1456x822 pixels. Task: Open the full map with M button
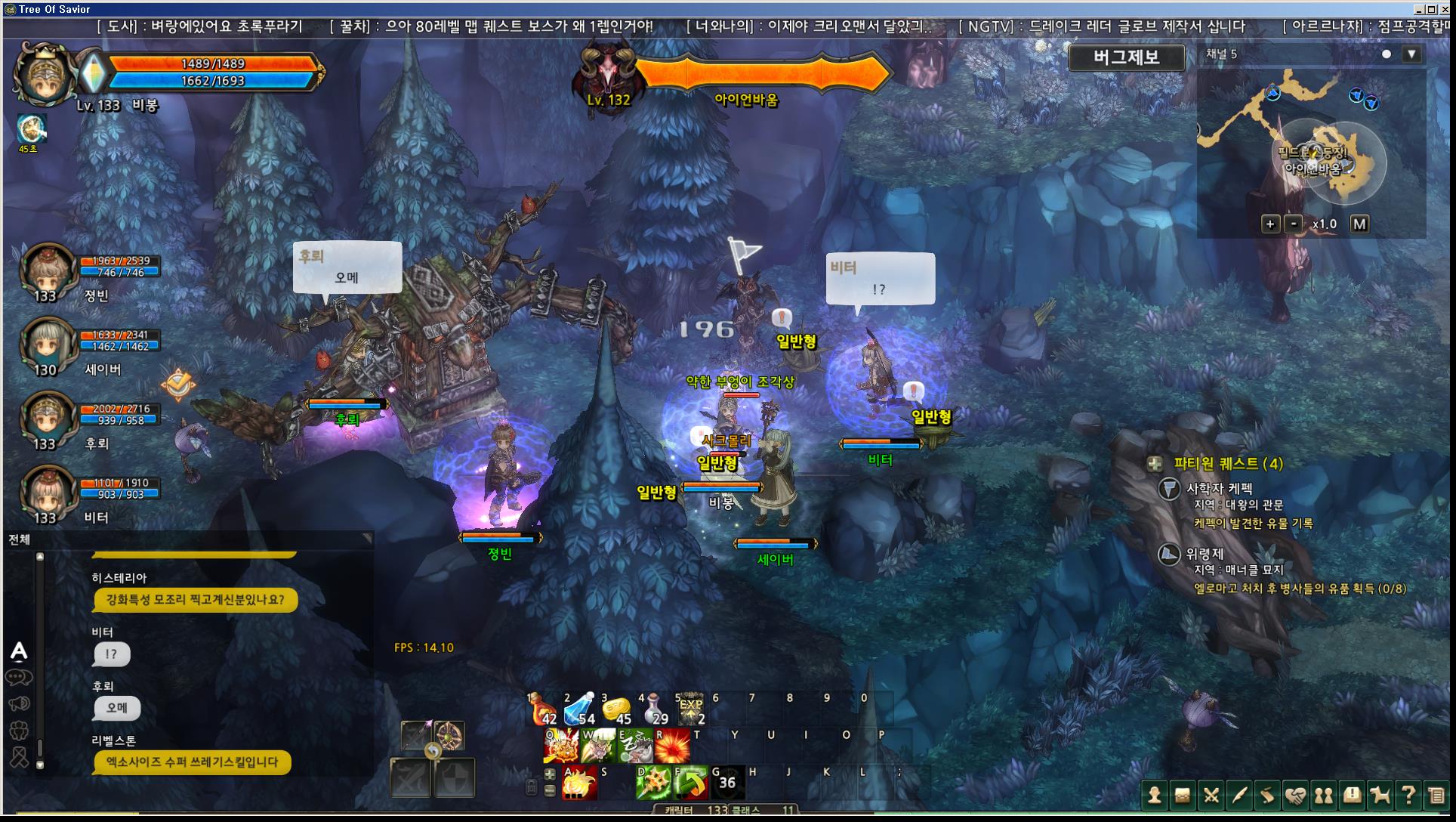[x=1359, y=224]
